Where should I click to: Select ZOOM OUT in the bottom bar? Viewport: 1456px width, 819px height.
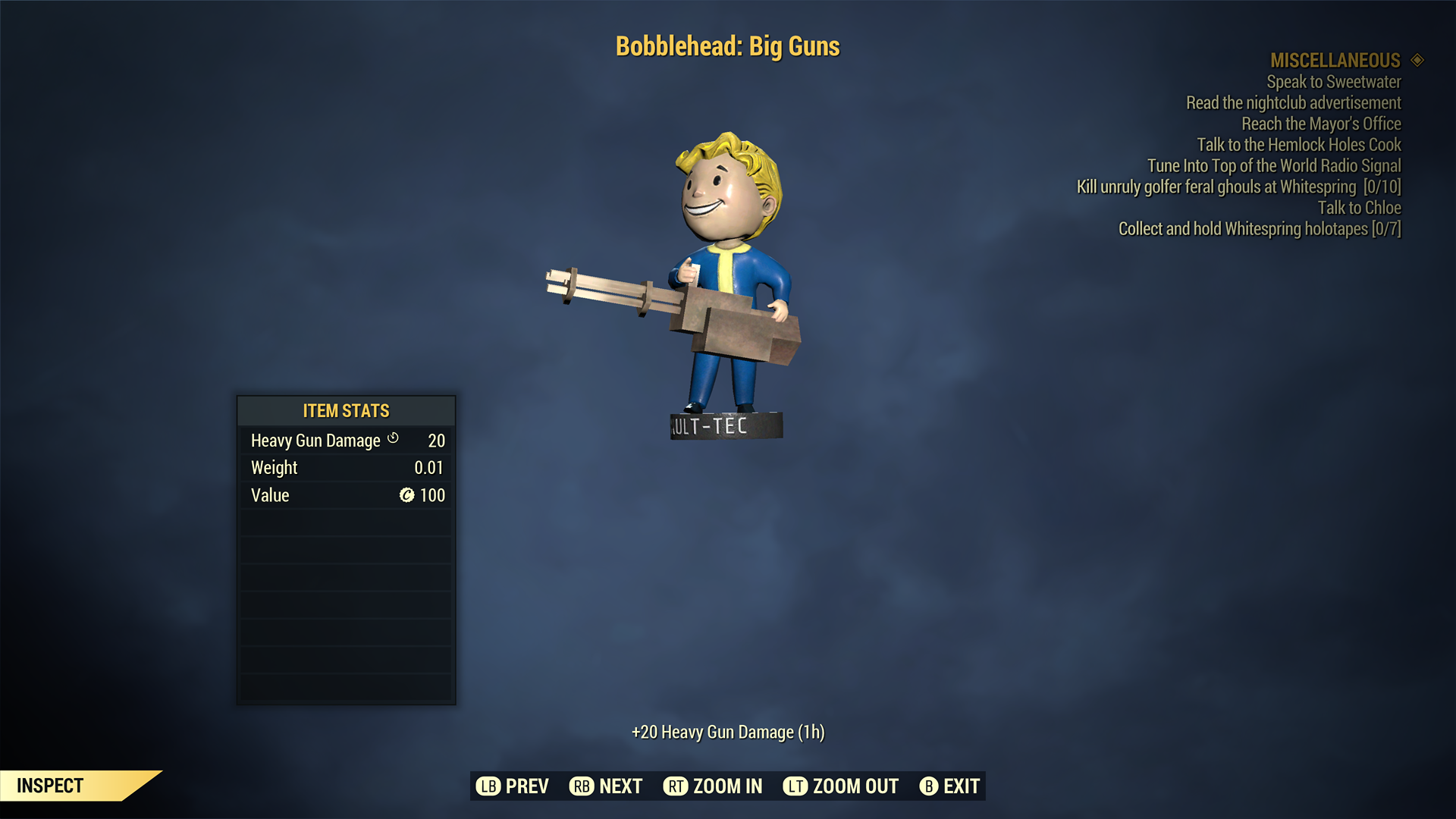tap(841, 786)
